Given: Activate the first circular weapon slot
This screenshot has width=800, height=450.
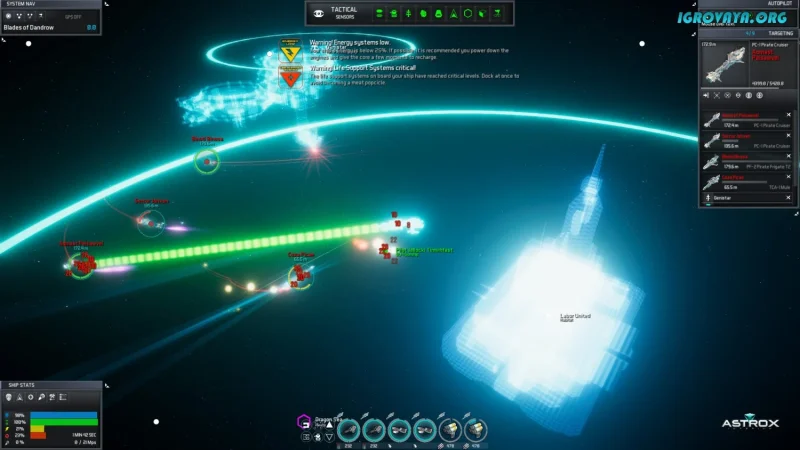Looking at the screenshot, I should click(x=350, y=428).
